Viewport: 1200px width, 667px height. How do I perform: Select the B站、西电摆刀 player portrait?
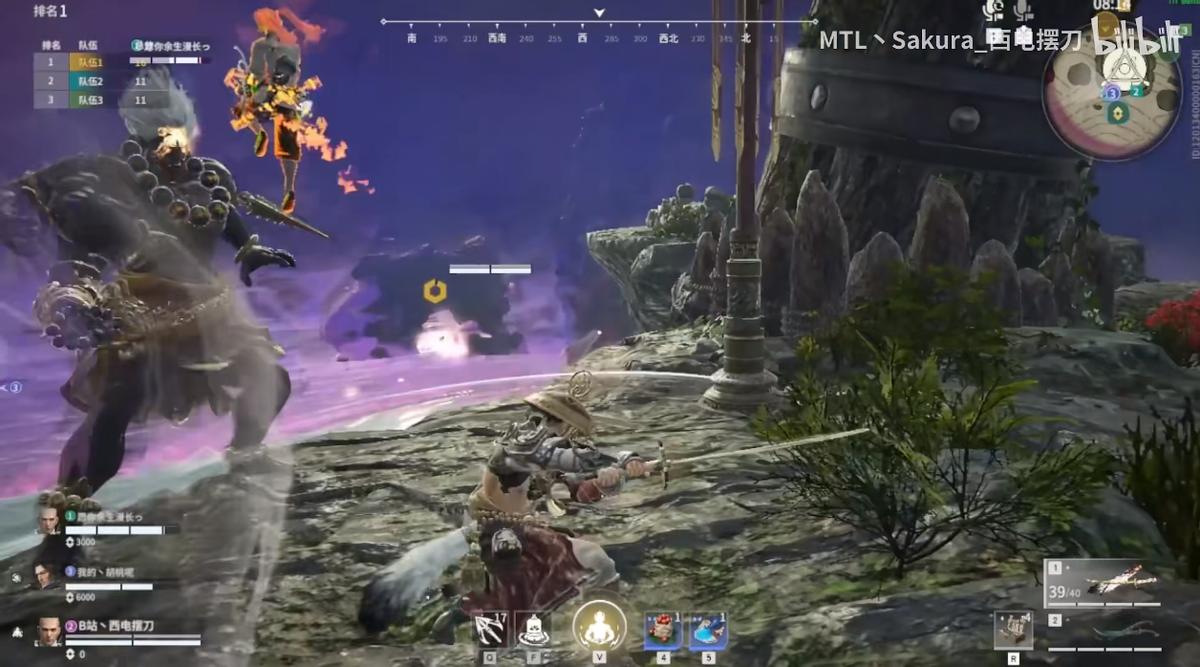tap(48, 632)
